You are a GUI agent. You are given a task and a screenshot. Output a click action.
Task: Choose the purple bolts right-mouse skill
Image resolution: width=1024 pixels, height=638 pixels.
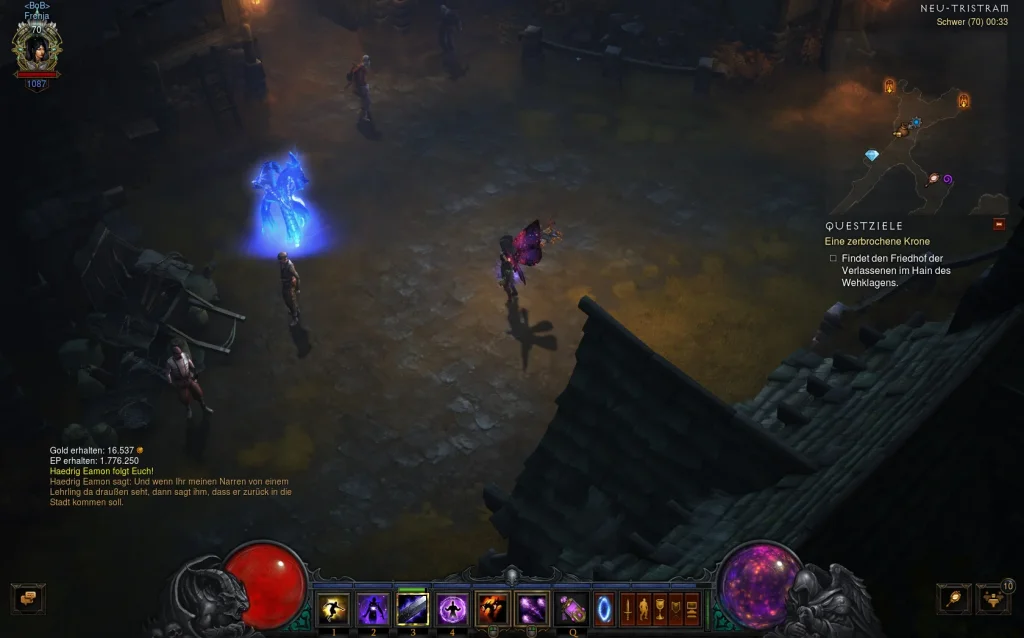(531, 608)
